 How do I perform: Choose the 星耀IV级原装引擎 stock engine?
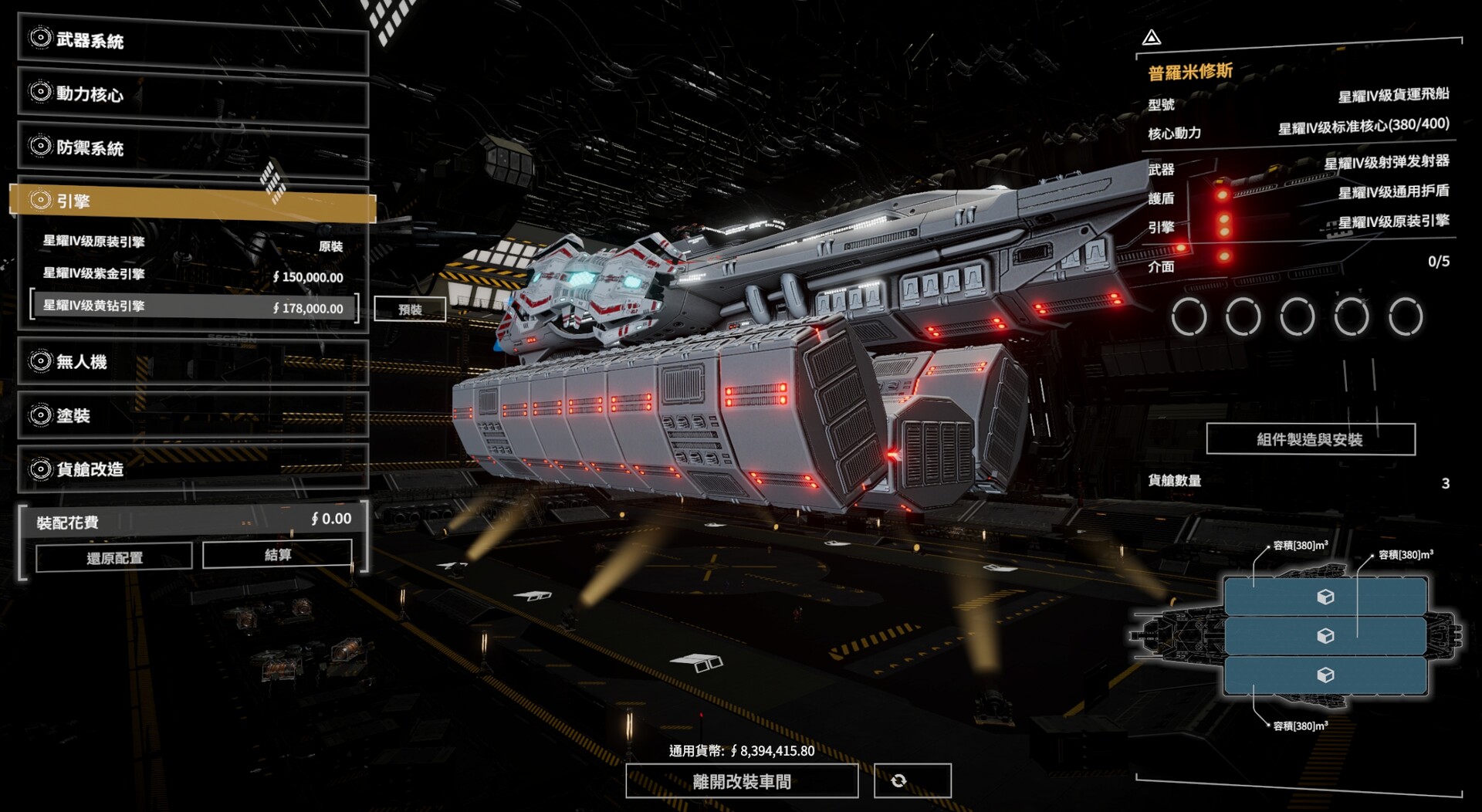[192, 242]
